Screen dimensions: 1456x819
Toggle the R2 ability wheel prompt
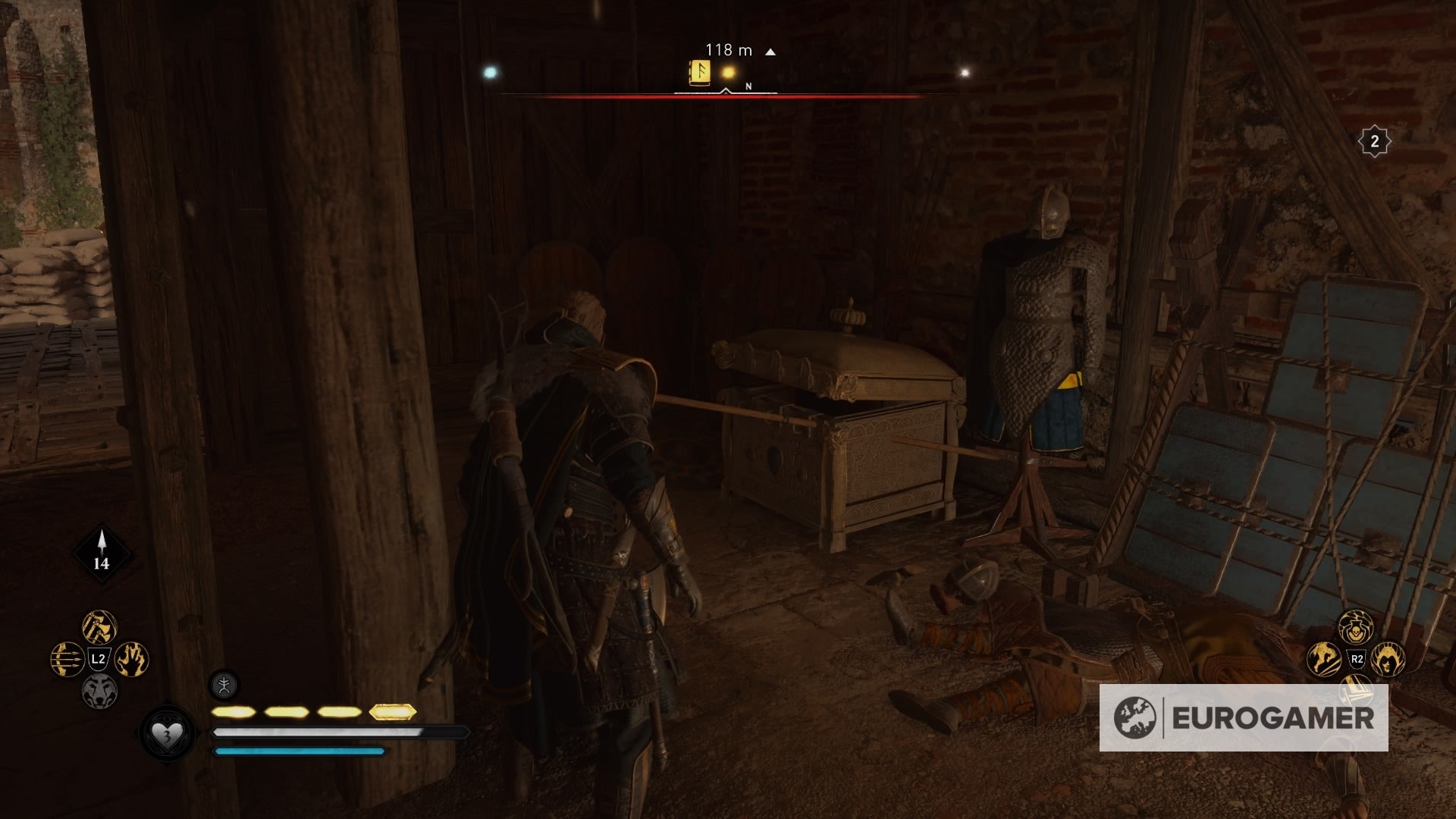click(x=1357, y=659)
